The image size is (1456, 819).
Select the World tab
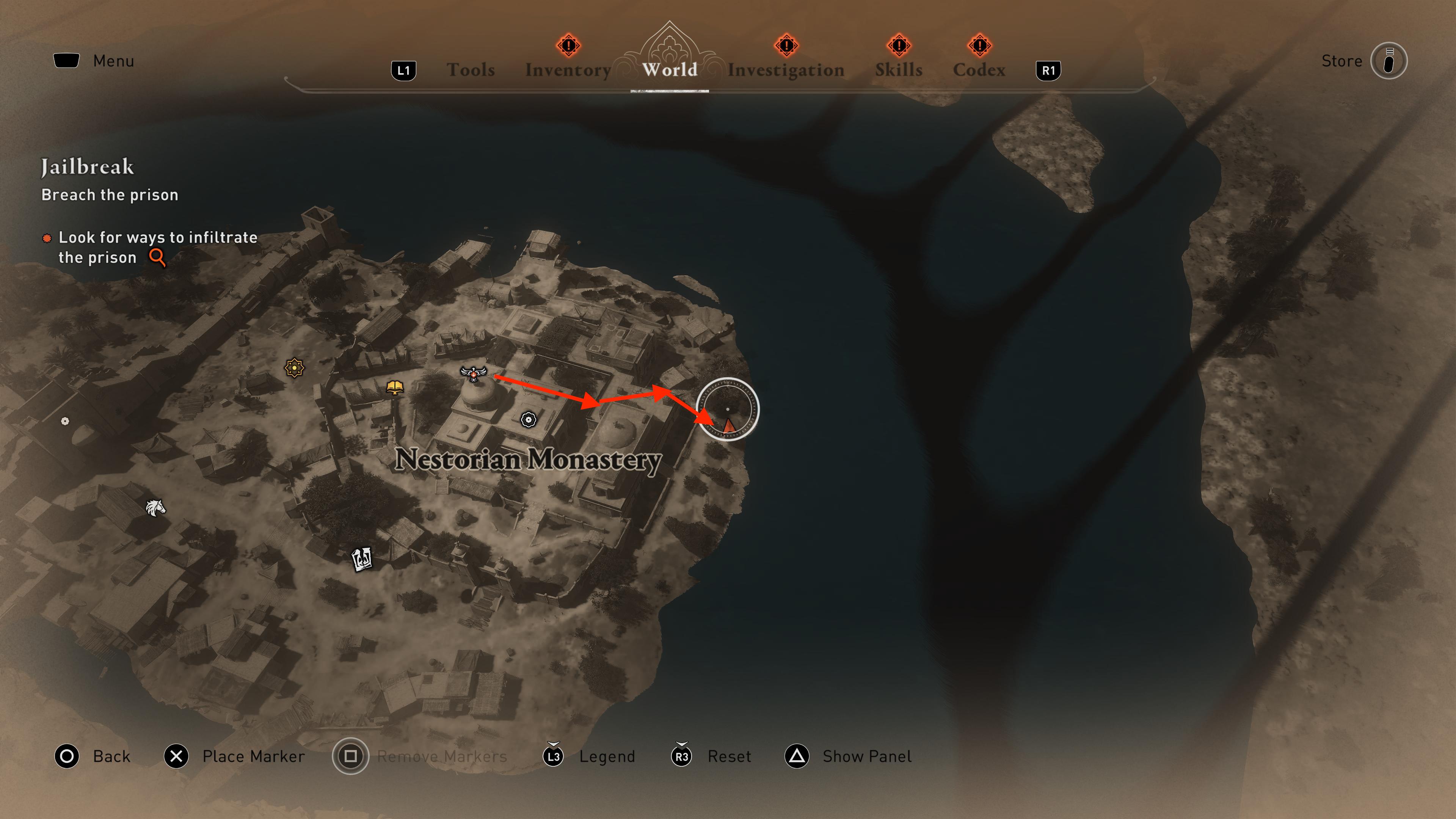click(669, 69)
